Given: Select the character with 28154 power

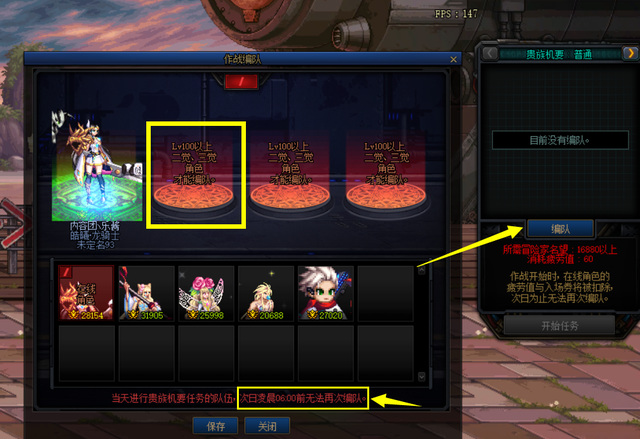Looking at the screenshot, I should click(x=85, y=293).
